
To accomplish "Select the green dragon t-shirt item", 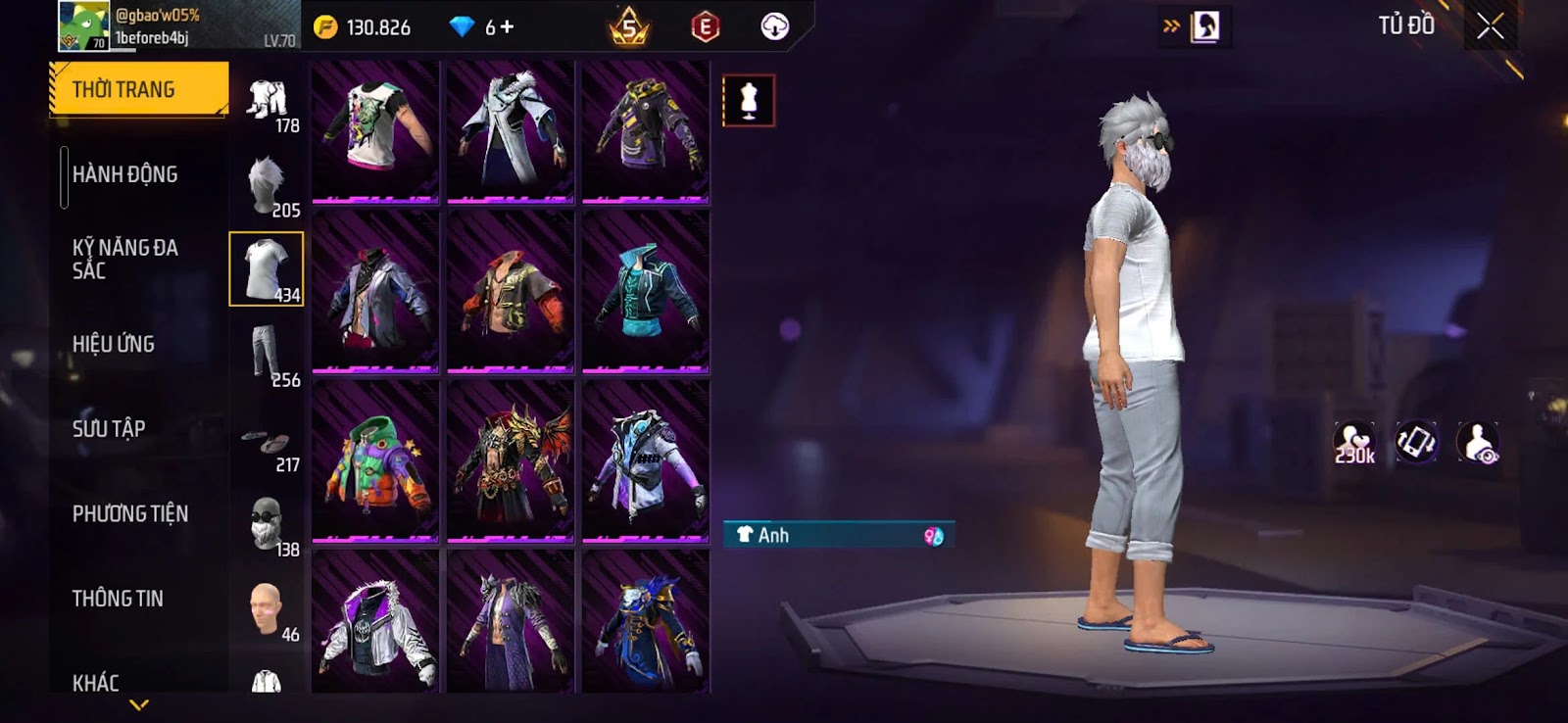I will [375, 131].
